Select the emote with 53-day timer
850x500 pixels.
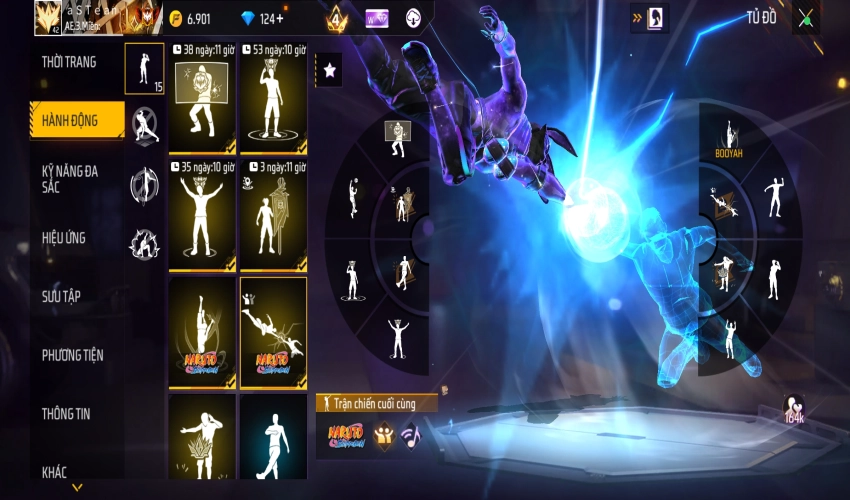[273, 100]
